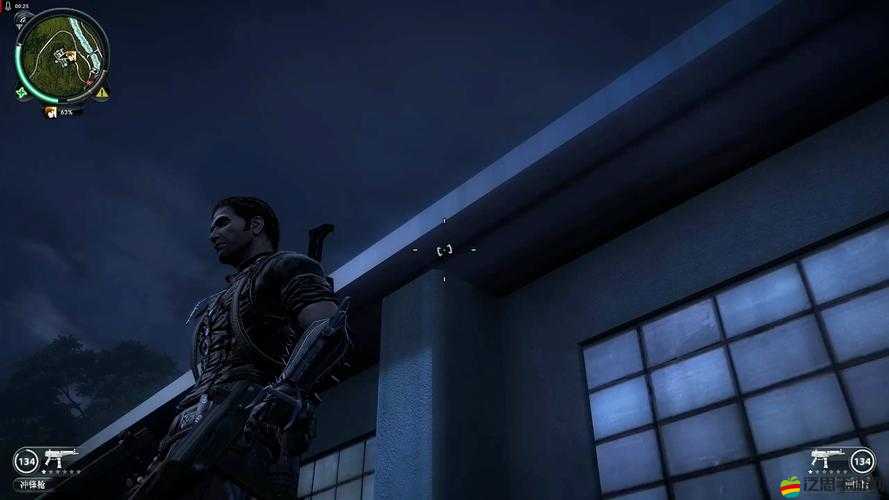Click the character portrait below the minimap

point(50,112)
